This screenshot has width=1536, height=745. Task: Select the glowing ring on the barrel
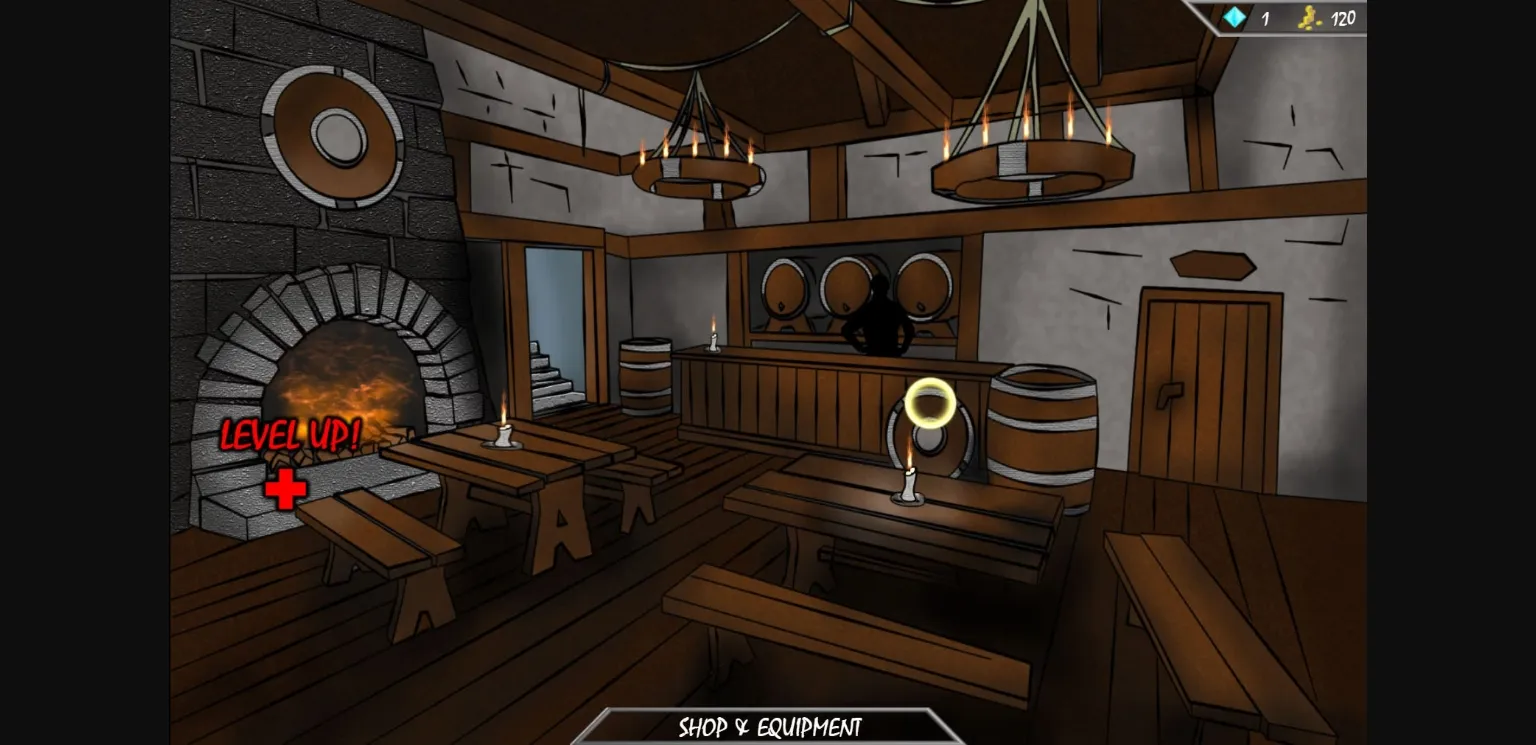tap(930, 403)
